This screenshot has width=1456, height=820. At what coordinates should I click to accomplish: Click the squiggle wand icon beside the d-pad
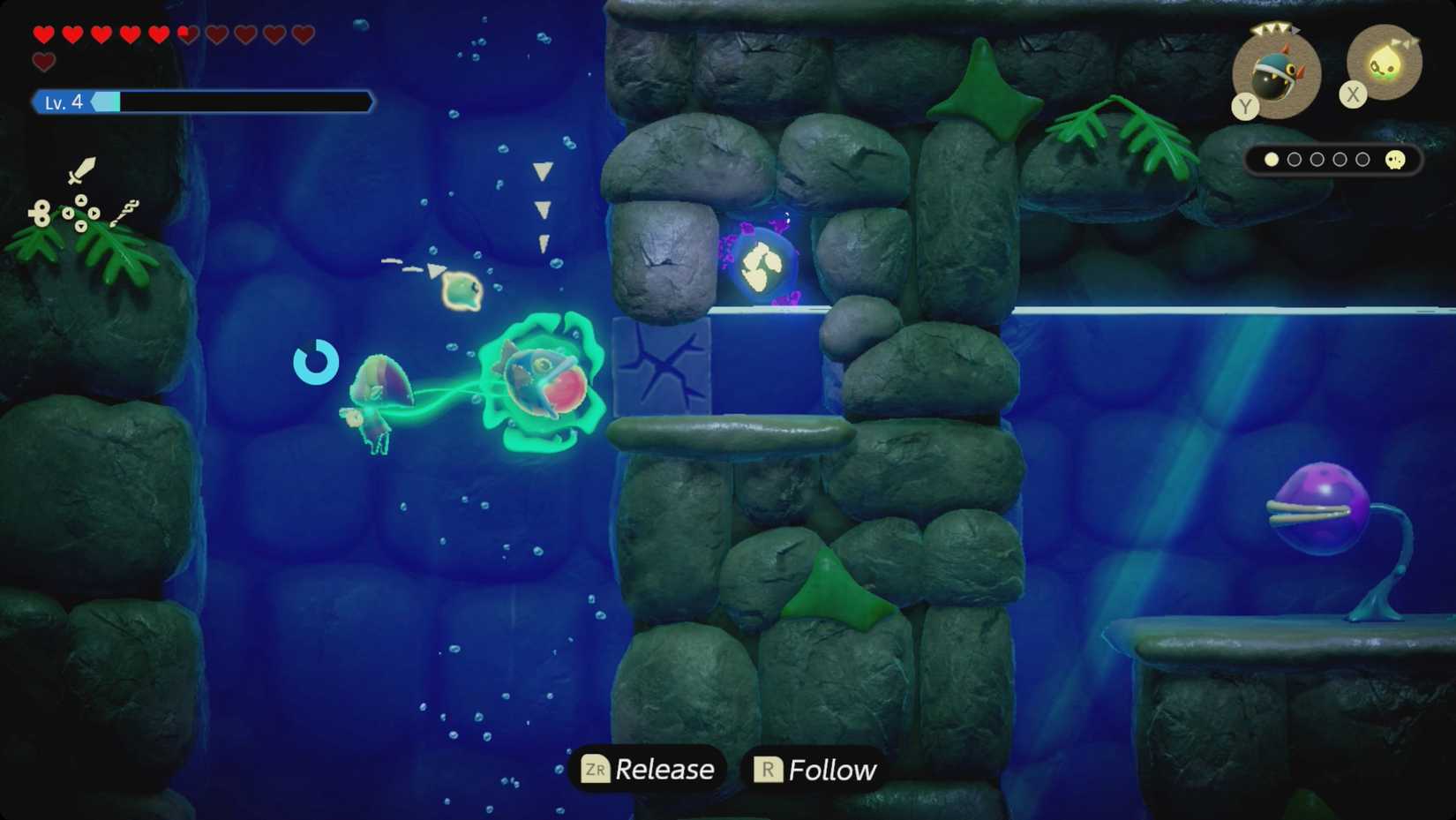[126, 213]
